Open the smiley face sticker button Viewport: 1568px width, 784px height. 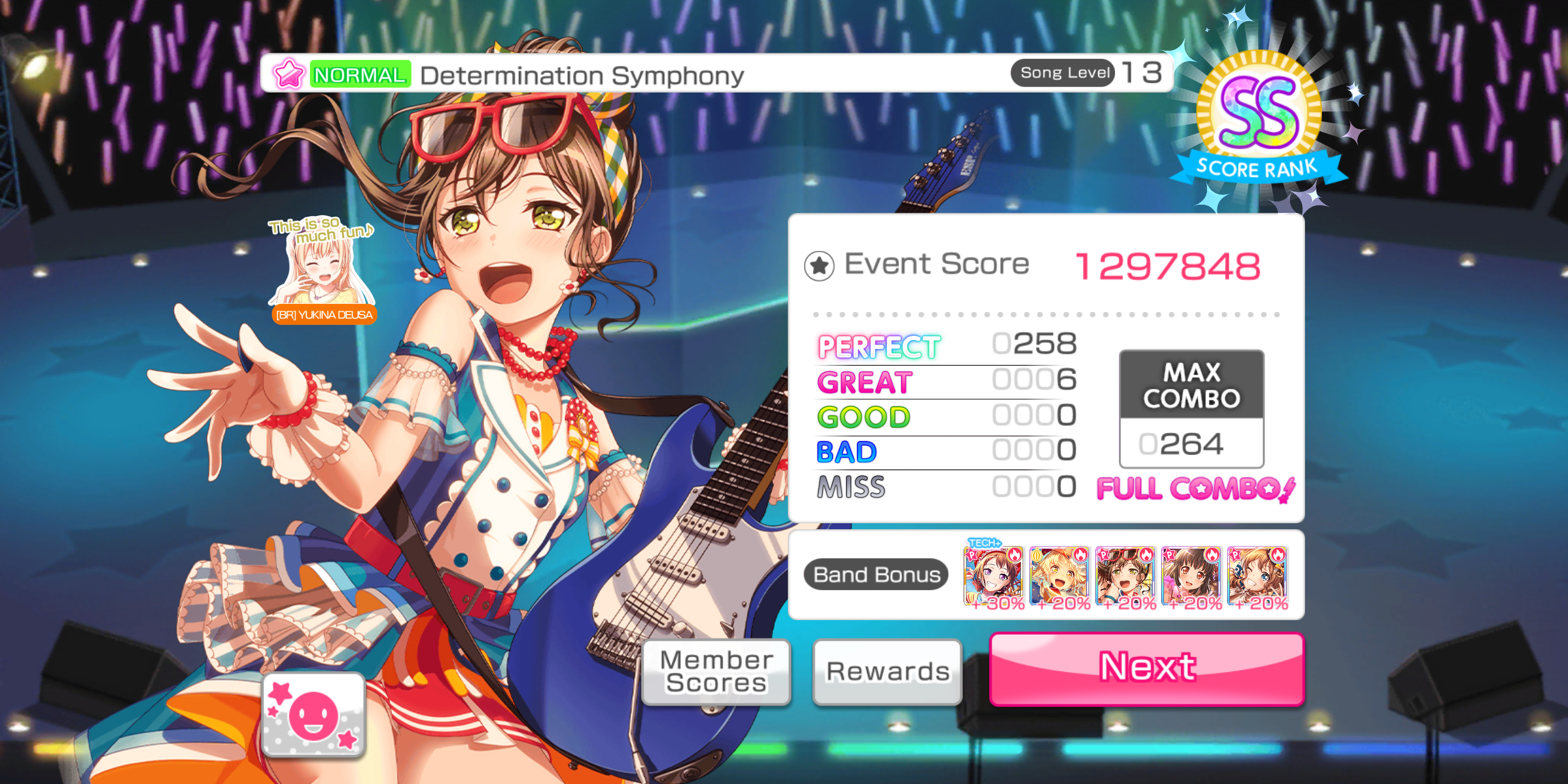tap(314, 715)
